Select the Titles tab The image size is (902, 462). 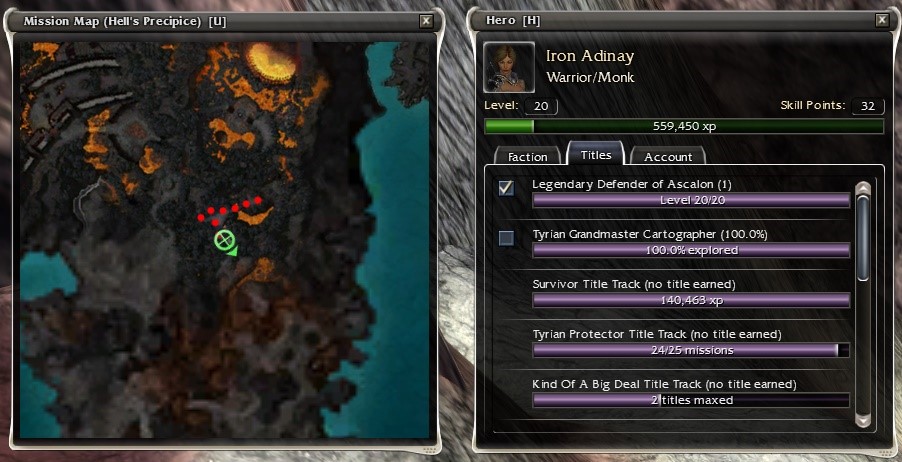coord(596,155)
